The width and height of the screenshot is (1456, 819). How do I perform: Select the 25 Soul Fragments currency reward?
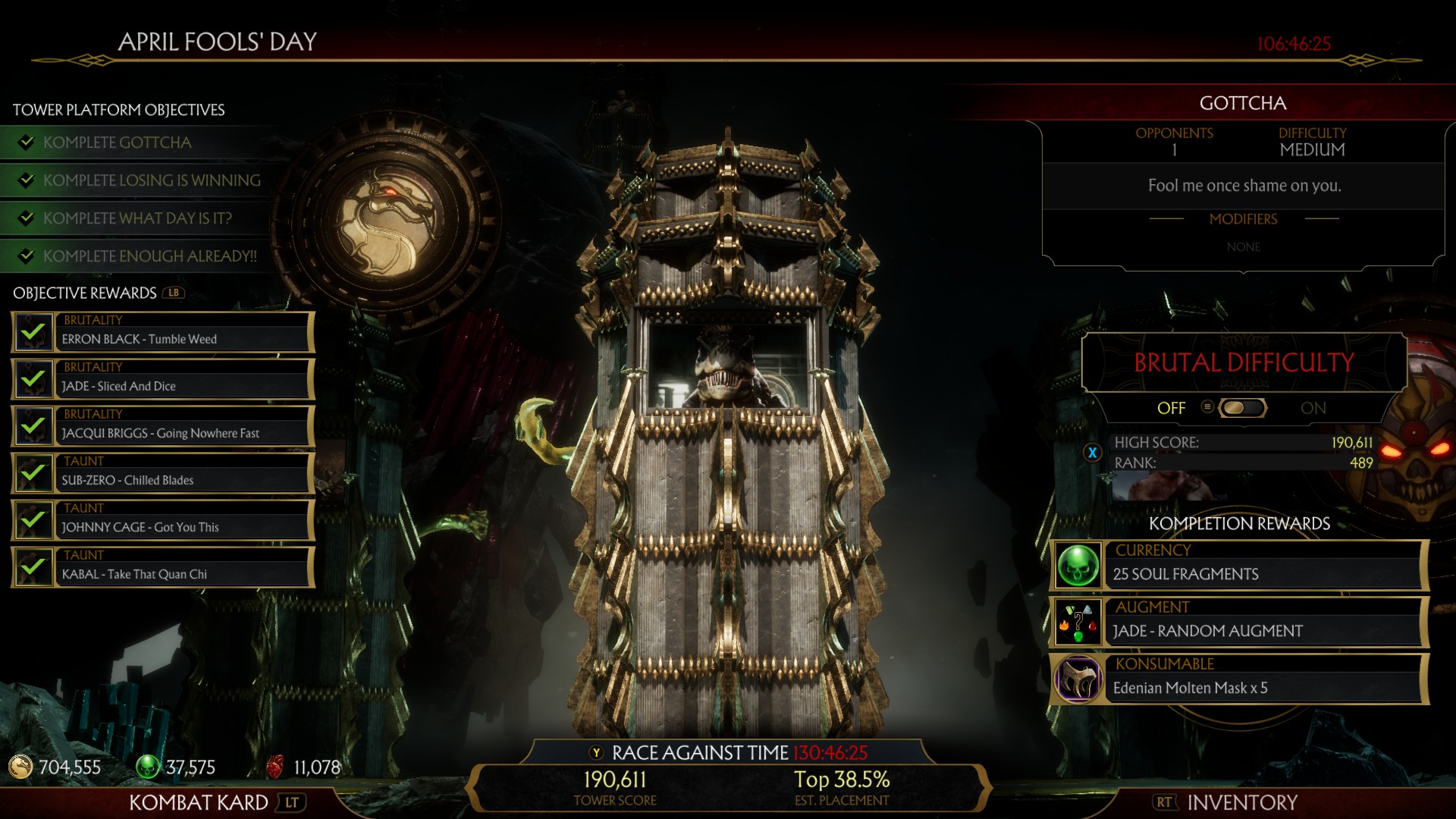pyautogui.click(x=1240, y=566)
